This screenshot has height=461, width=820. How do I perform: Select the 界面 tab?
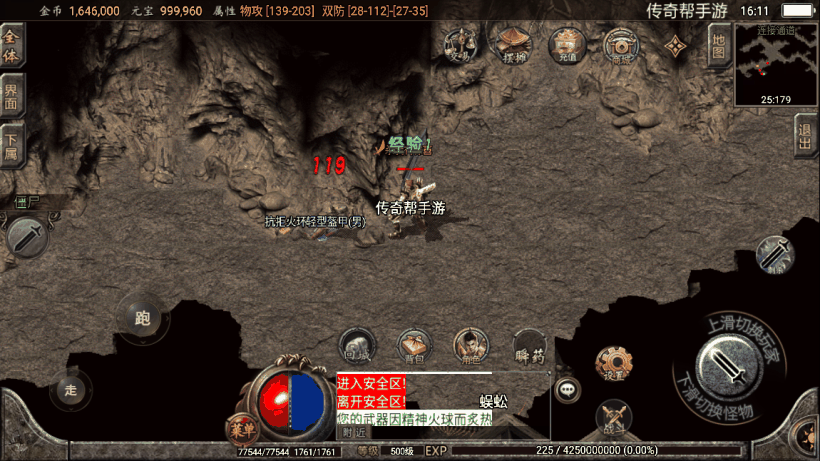[x=11, y=96]
